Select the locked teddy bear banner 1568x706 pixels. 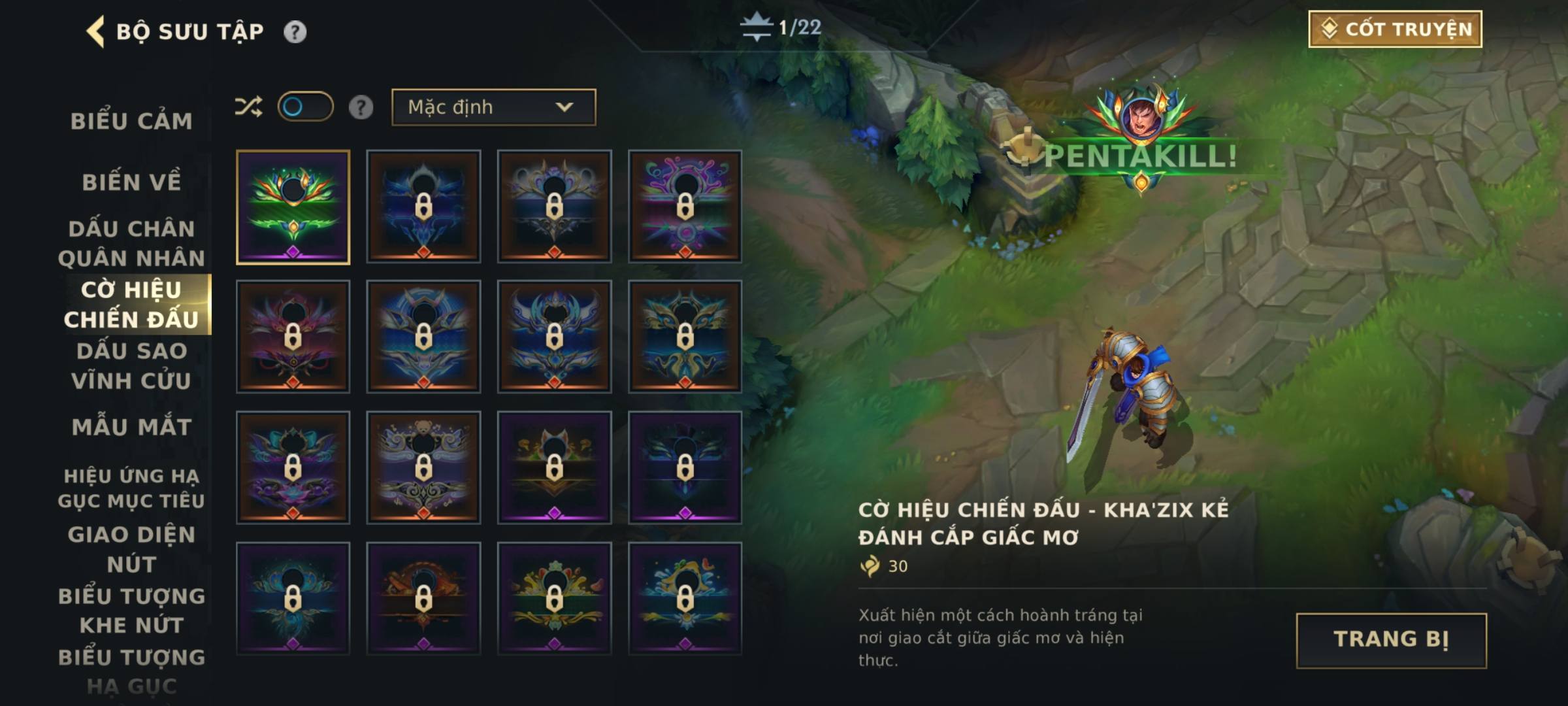pos(423,467)
